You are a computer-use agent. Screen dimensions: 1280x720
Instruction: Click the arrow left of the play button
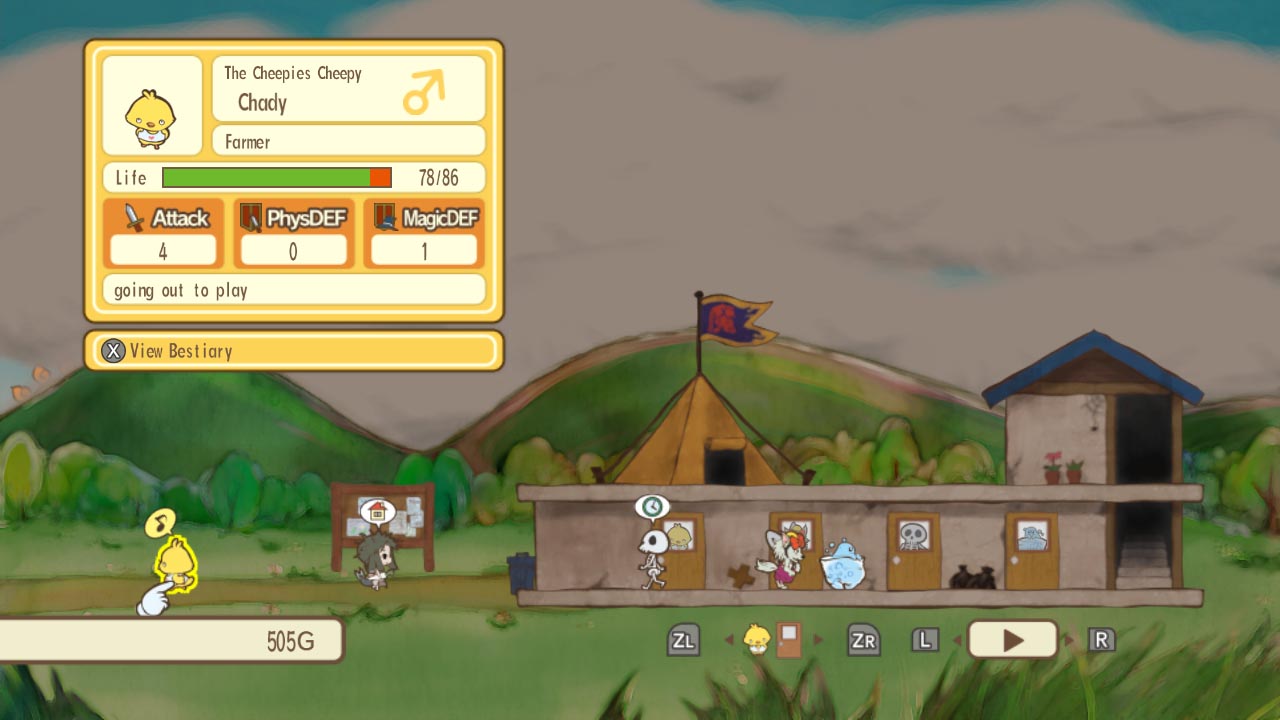coord(956,638)
